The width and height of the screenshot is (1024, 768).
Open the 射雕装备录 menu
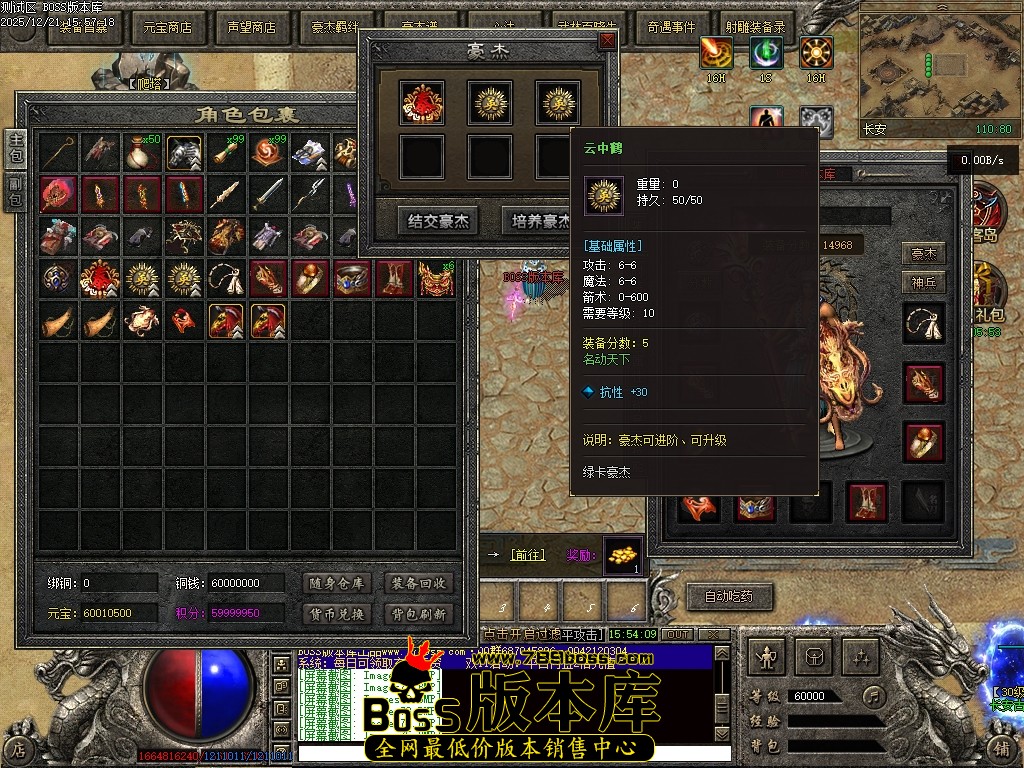coord(757,28)
